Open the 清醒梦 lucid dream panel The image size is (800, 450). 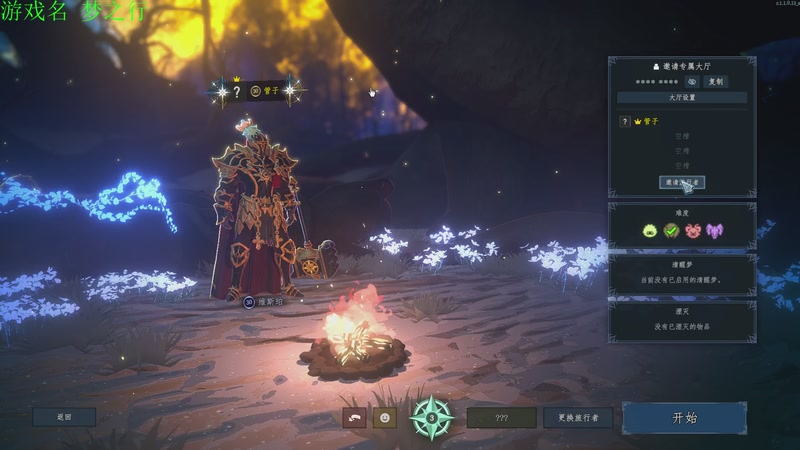[682, 273]
